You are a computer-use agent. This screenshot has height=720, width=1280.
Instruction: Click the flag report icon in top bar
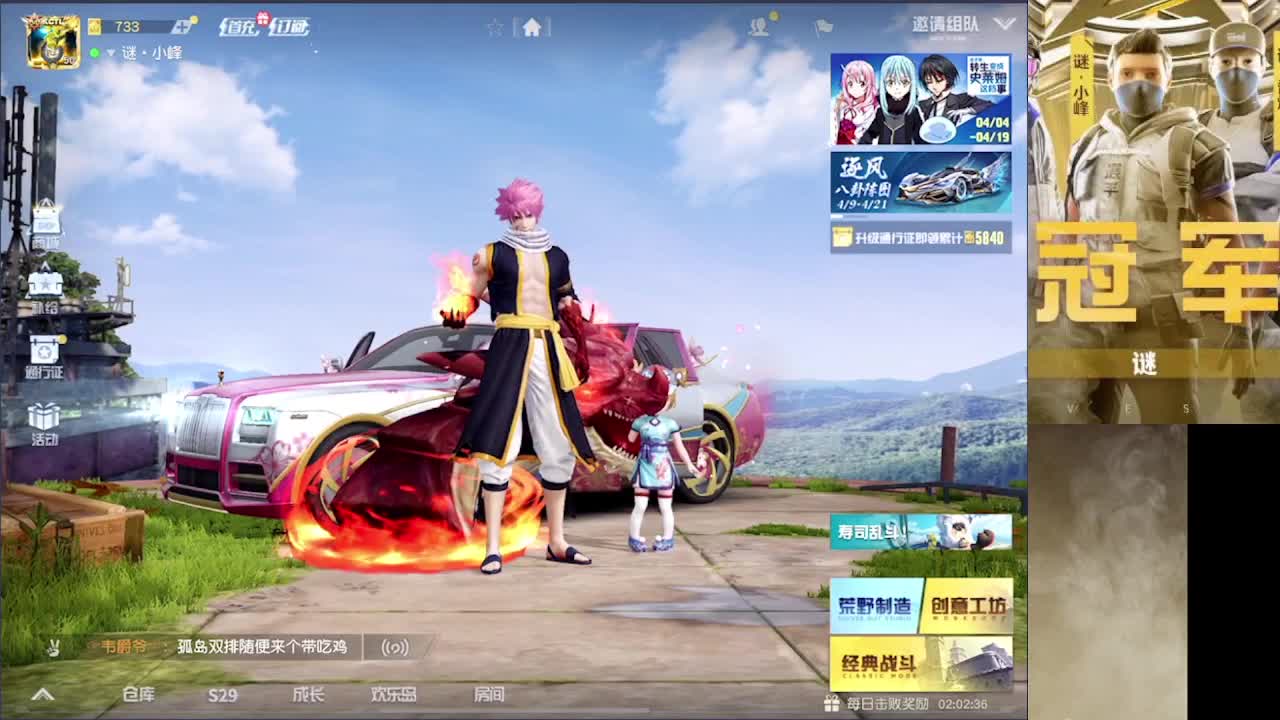[822, 27]
